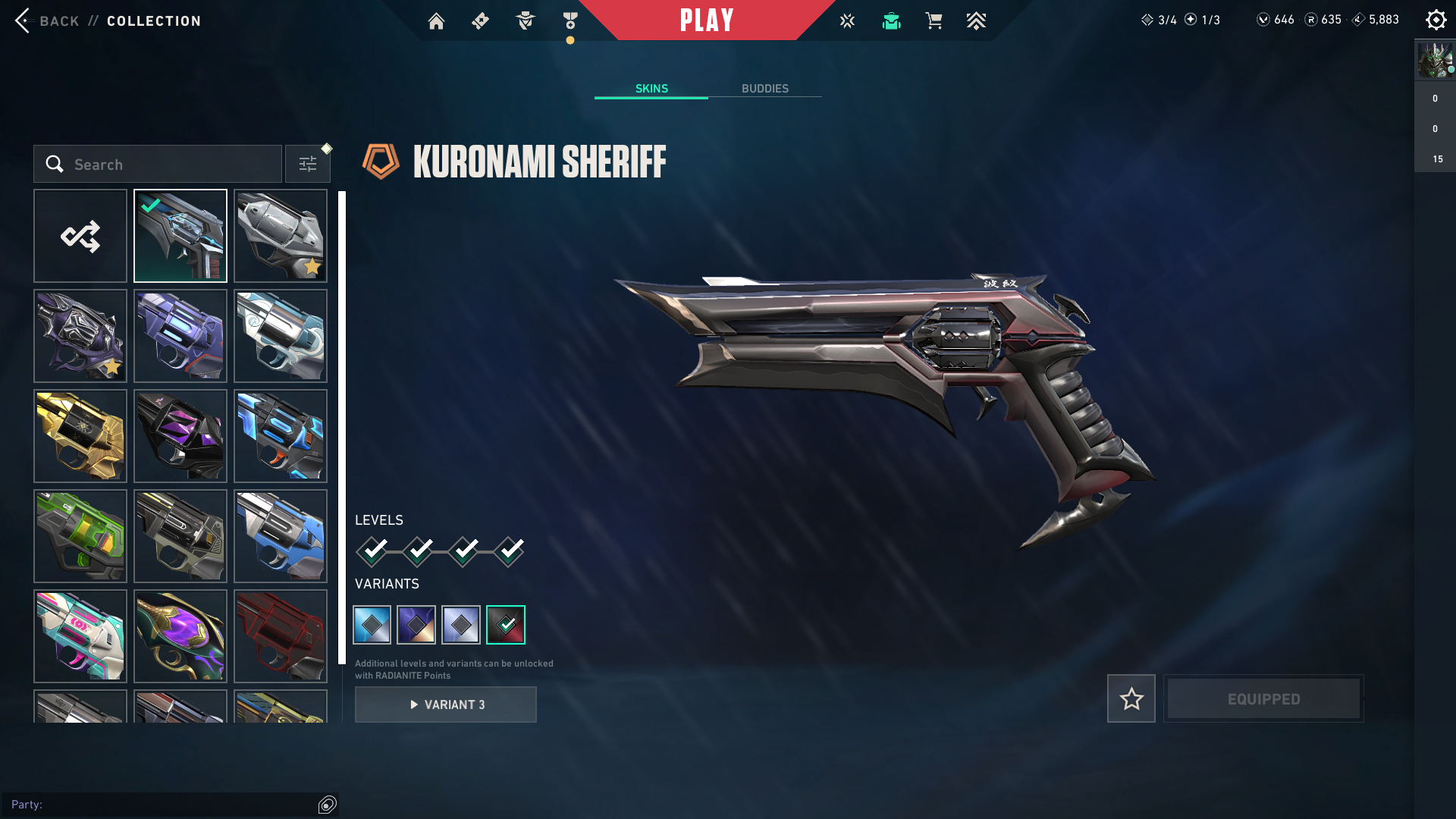Select the purple and gold variant swatch
1456x819 pixels.
tap(416, 625)
